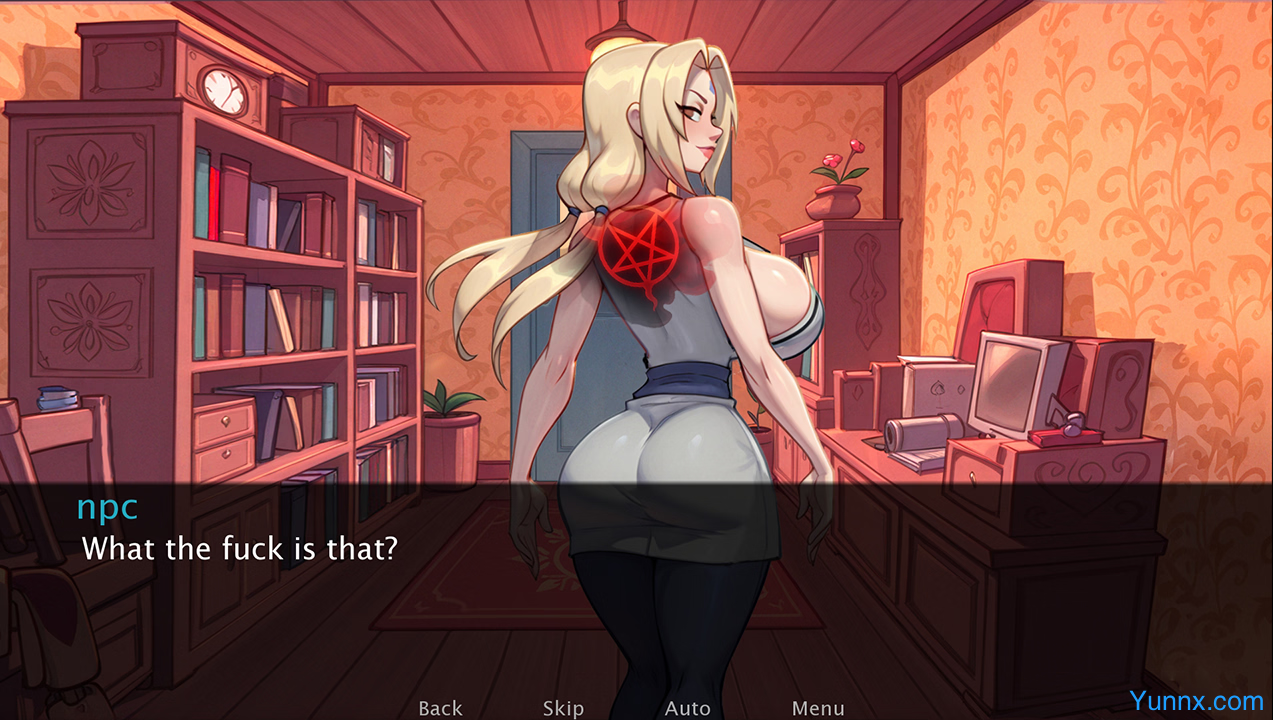Enable Auto dialogue advance
Viewport: 1273px width, 720px height.
pos(688,708)
